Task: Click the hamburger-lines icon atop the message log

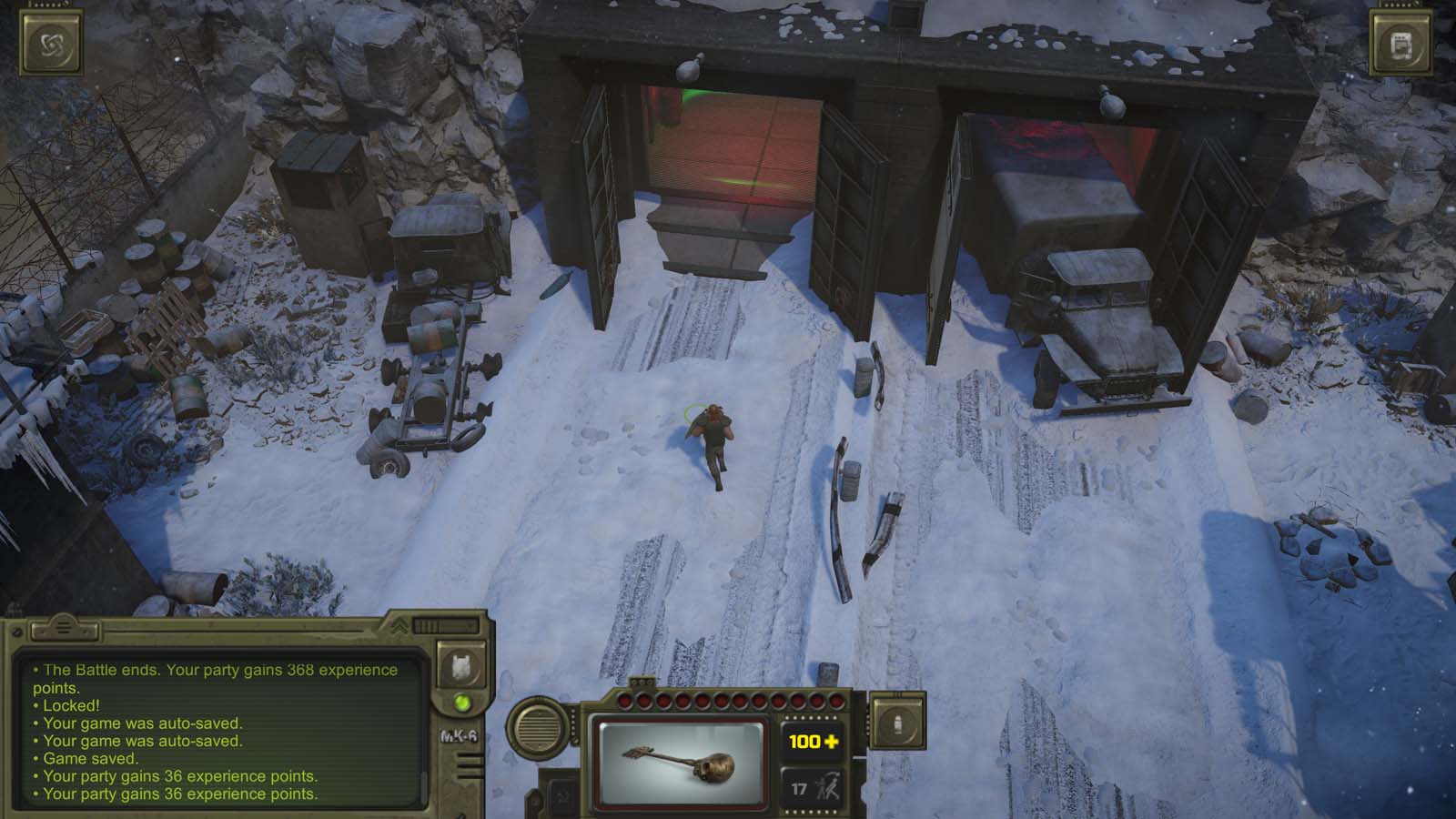Action: coord(64,627)
